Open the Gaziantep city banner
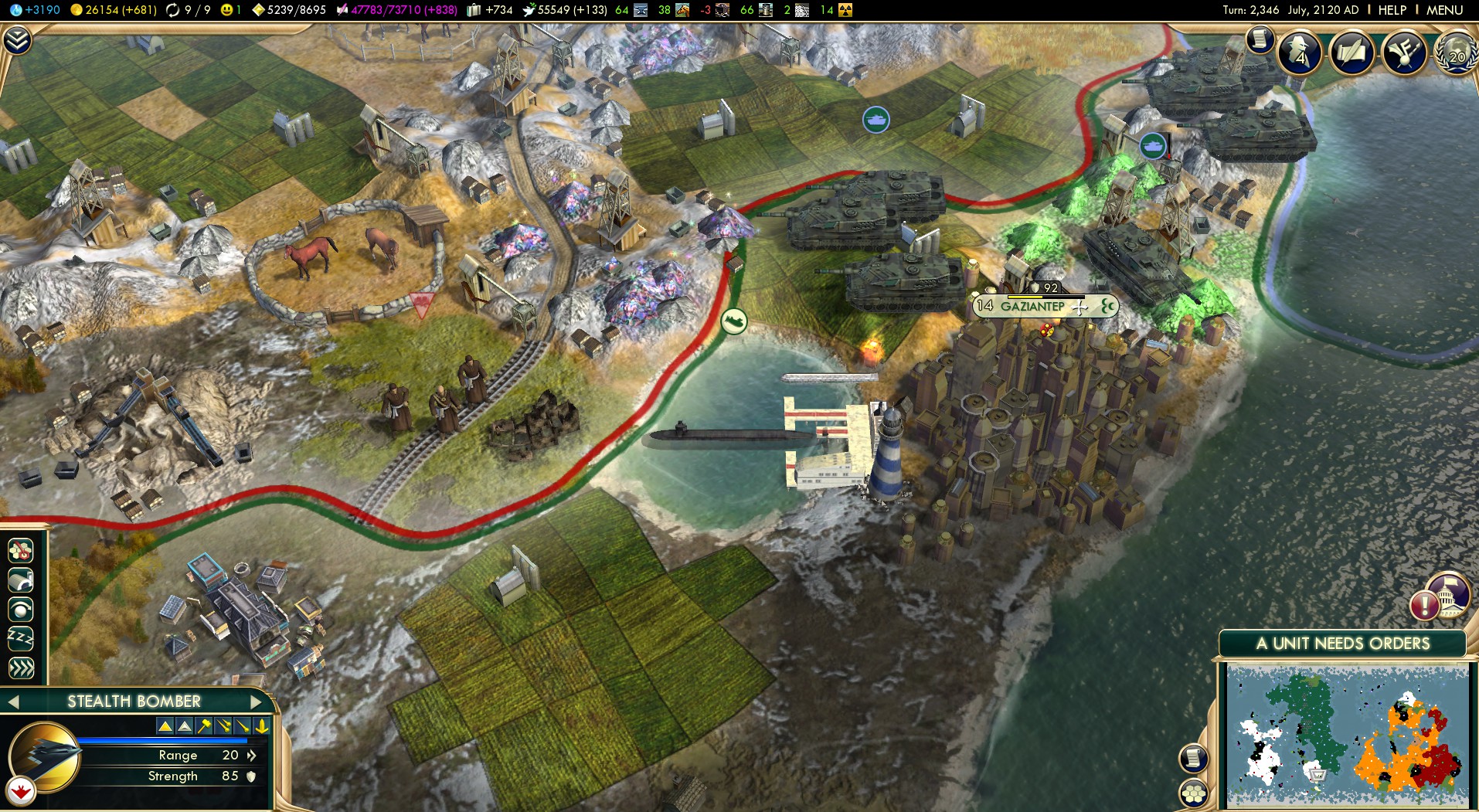Viewport: 1479px width, 812px height. click(1032, 307)
